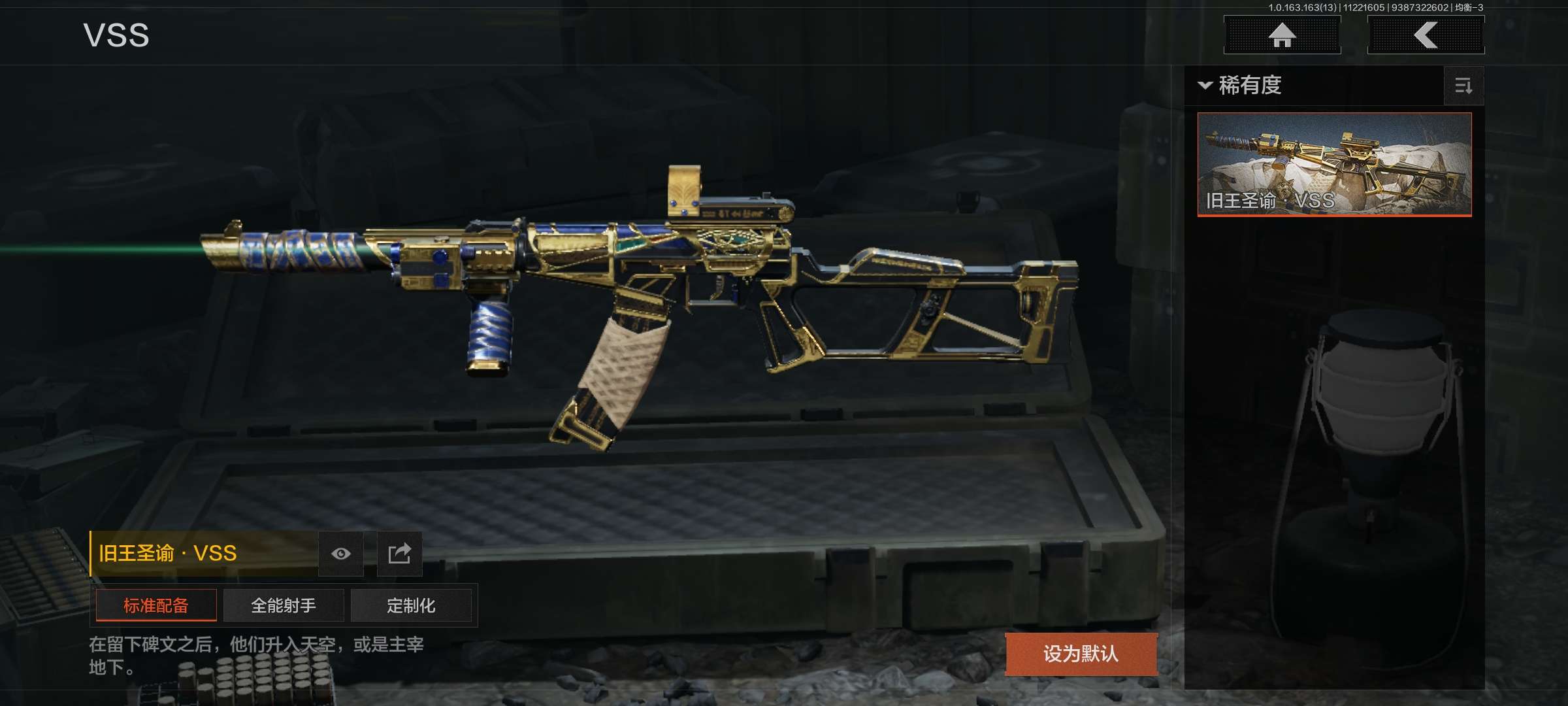The width and height of the screenshot is (1568, 706).
Task: Open the 稀有度 sort dropdown
Action: pos(1241,86)
